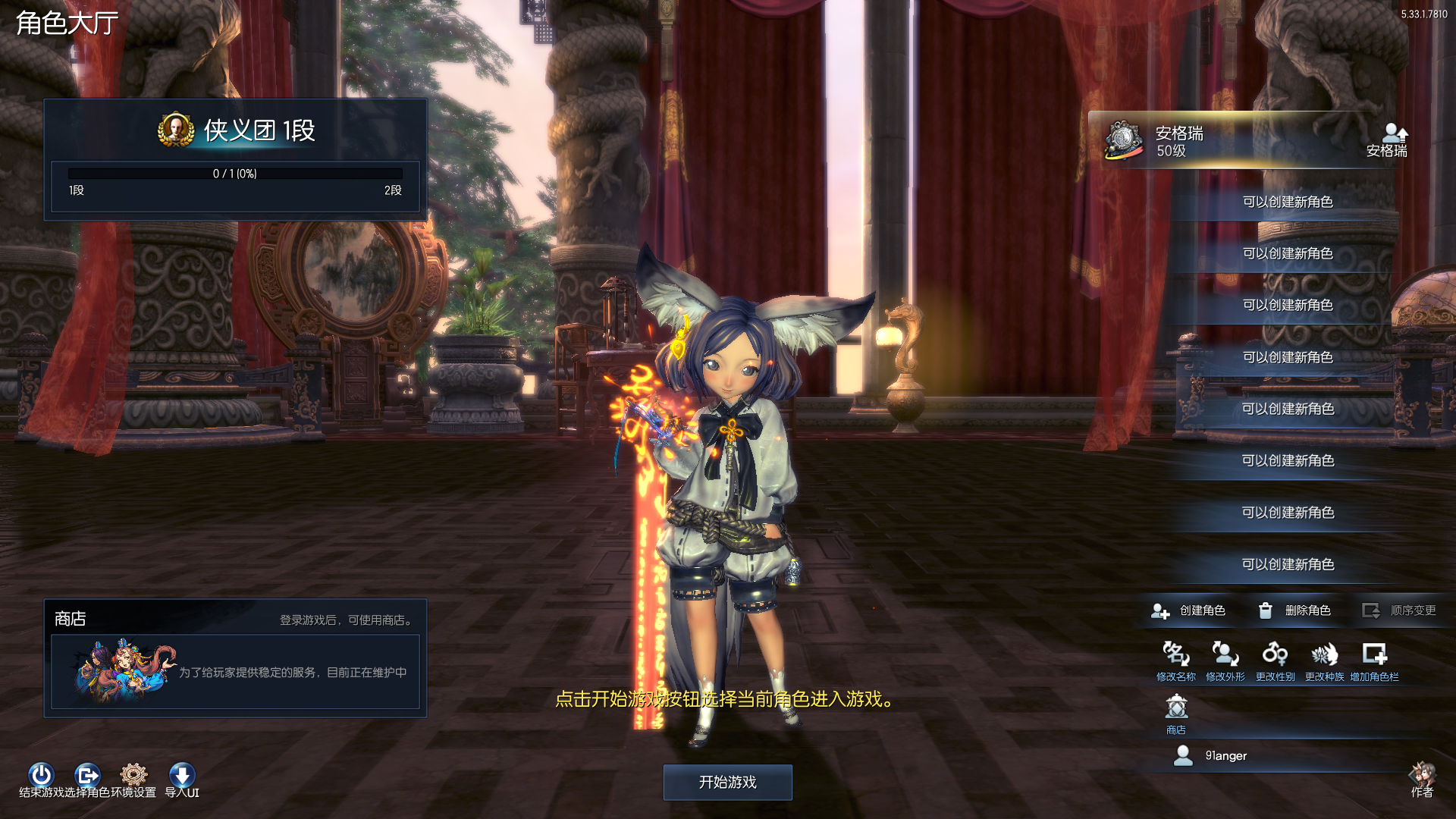The height and width of the screenshot is (819, 1456).
Task: Open the 作者 author icon
Action: (x=1422, y=777)
